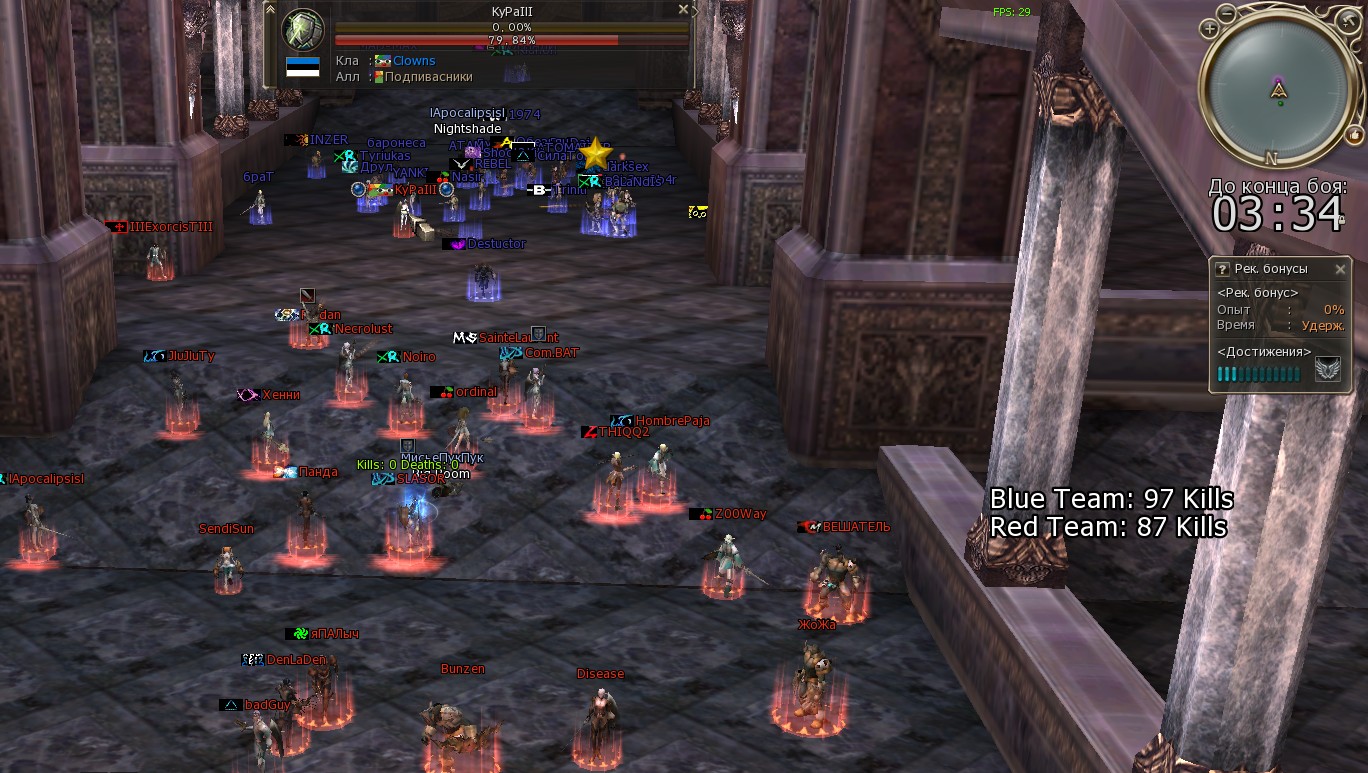Screen dimensions: 1368x773
Task: Collapse the target window with the double-arrow button
Action: click(270, 9)
